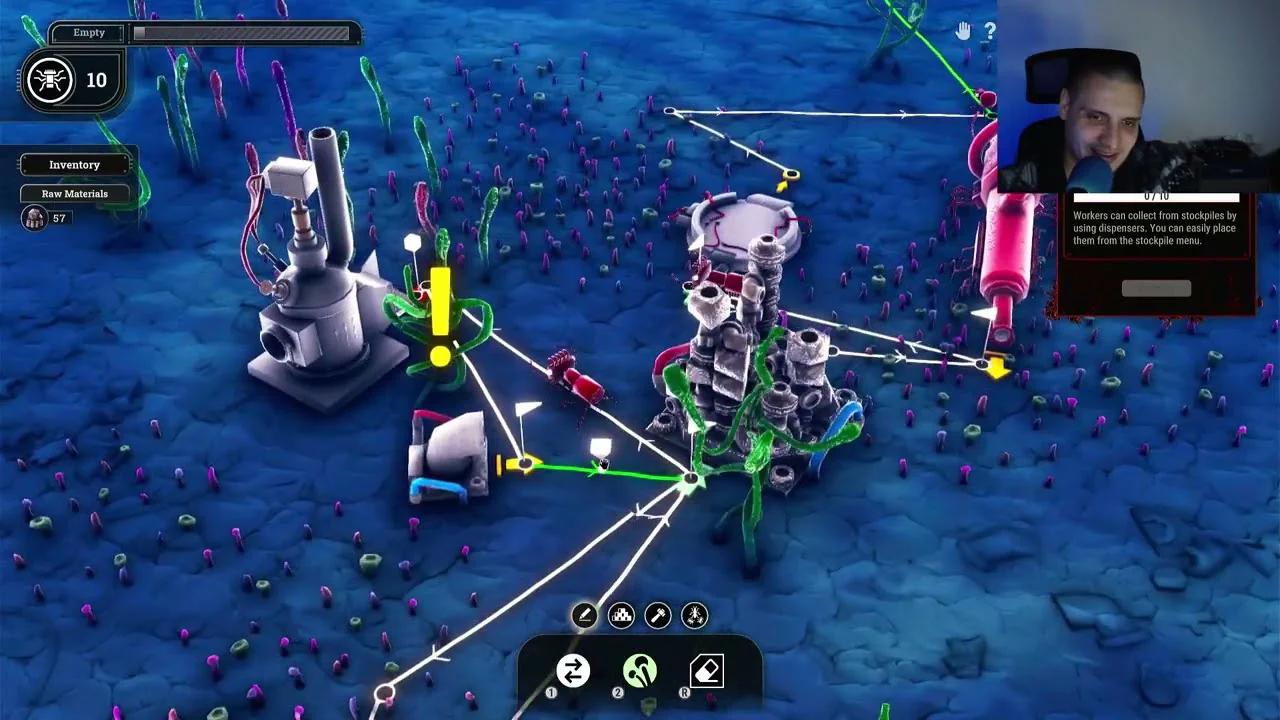Expand the Empty slot dropdown
Viewport: 1280px width, 720px height.
click(x=88, y=32)
